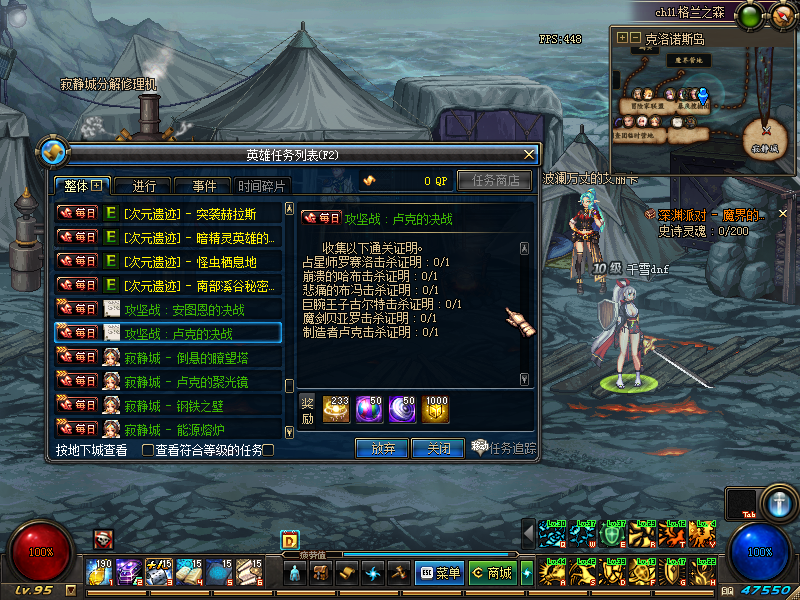
Task: Select the 突袭赫拉斯 daily quest
Action: 168,213
